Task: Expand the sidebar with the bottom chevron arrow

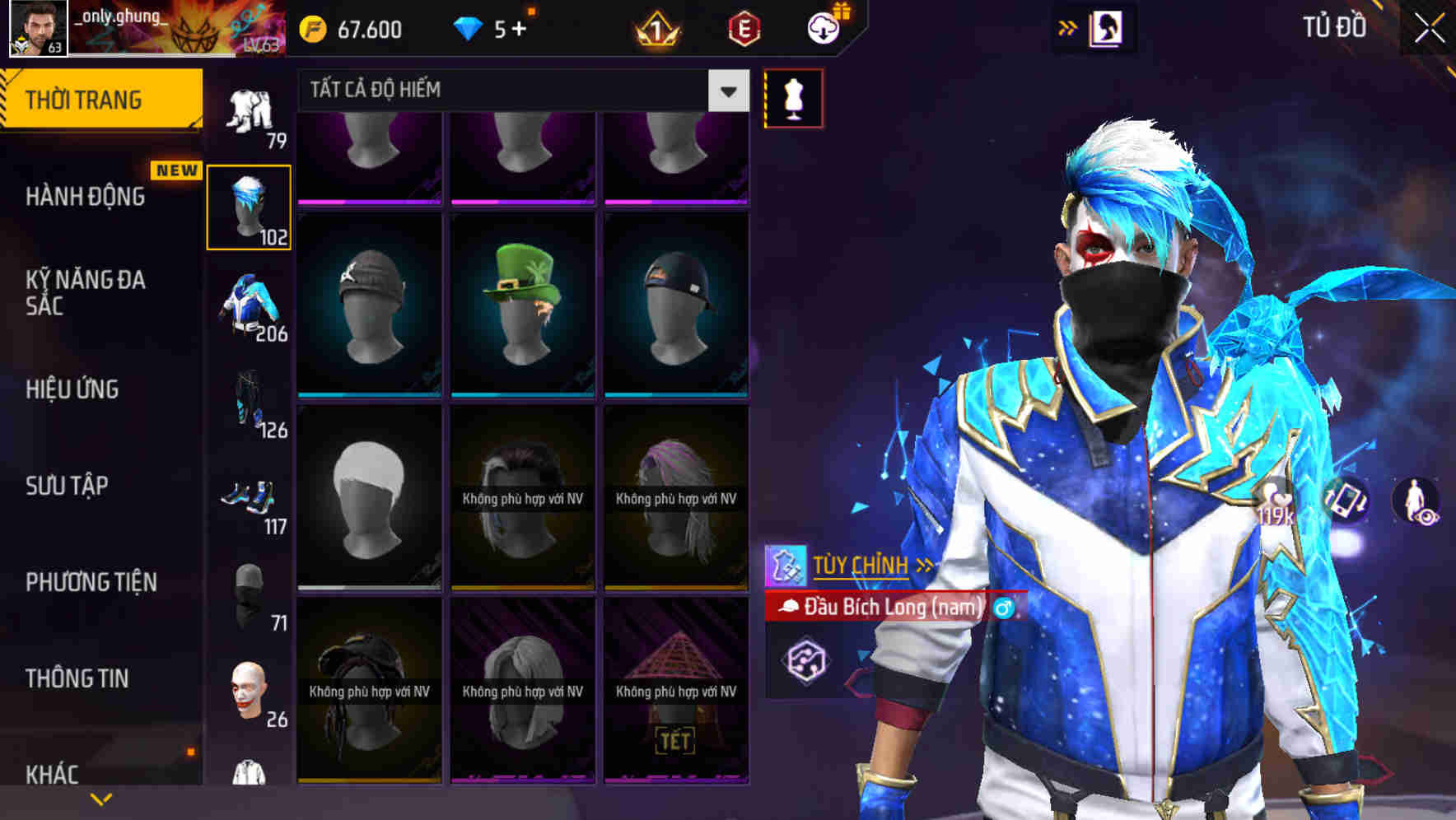Action: pos(102,798)
